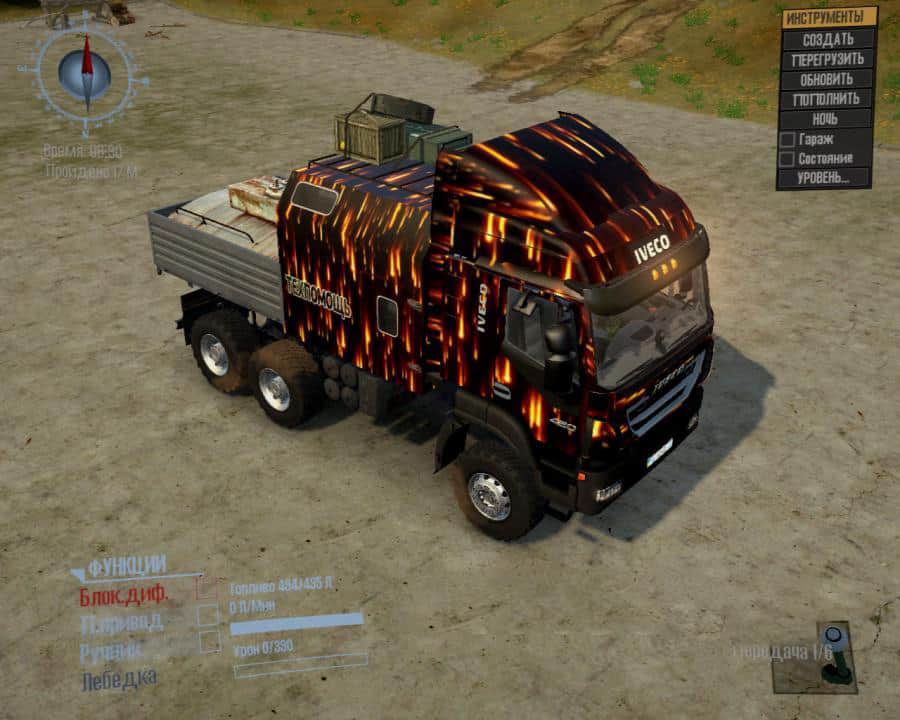Switch to night with Ночь
Image resolution: width=900 pixels, height=720 pixels.
(x=827, y=119)
